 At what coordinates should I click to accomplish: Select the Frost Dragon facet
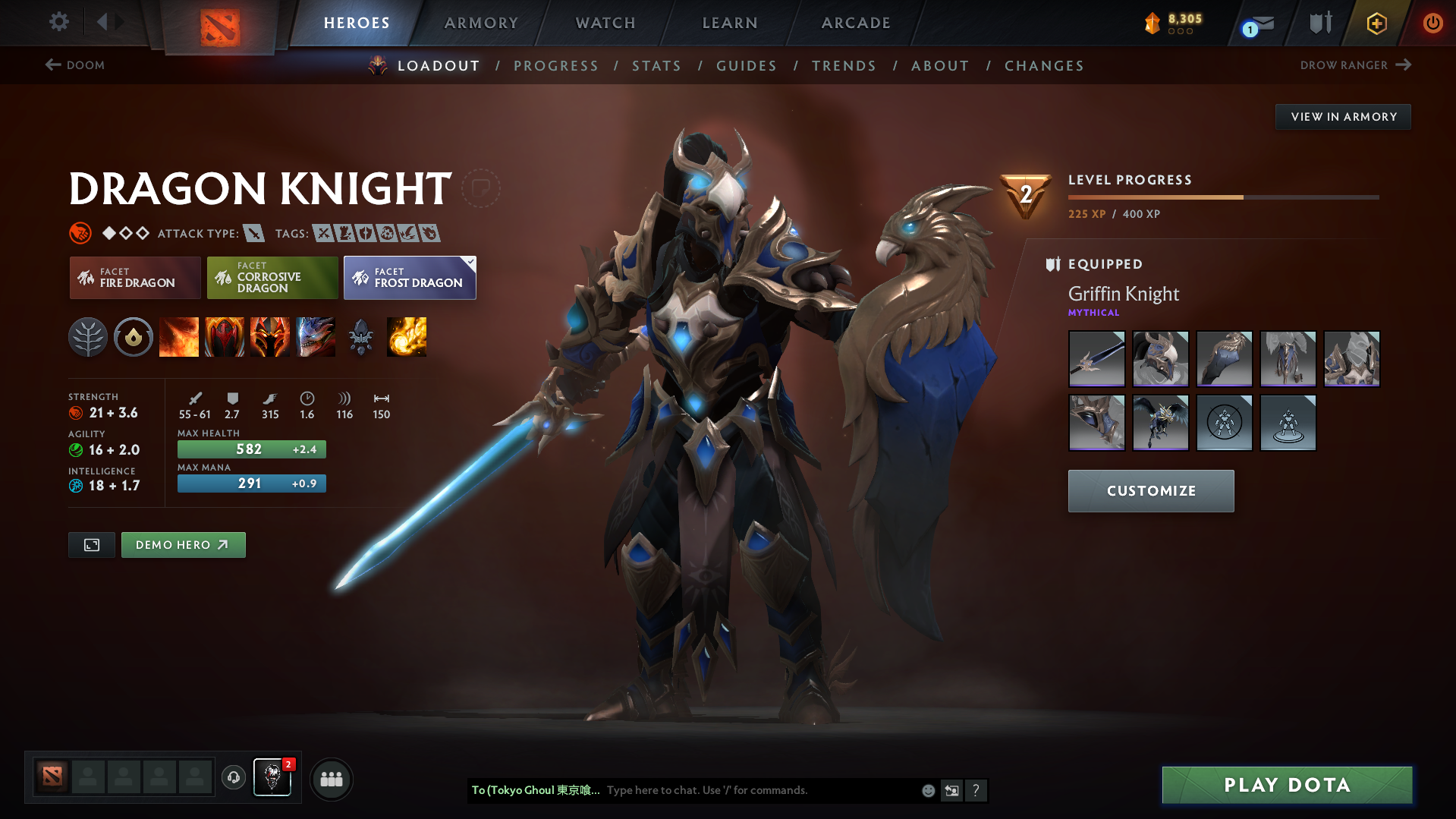tap(410, 278)
